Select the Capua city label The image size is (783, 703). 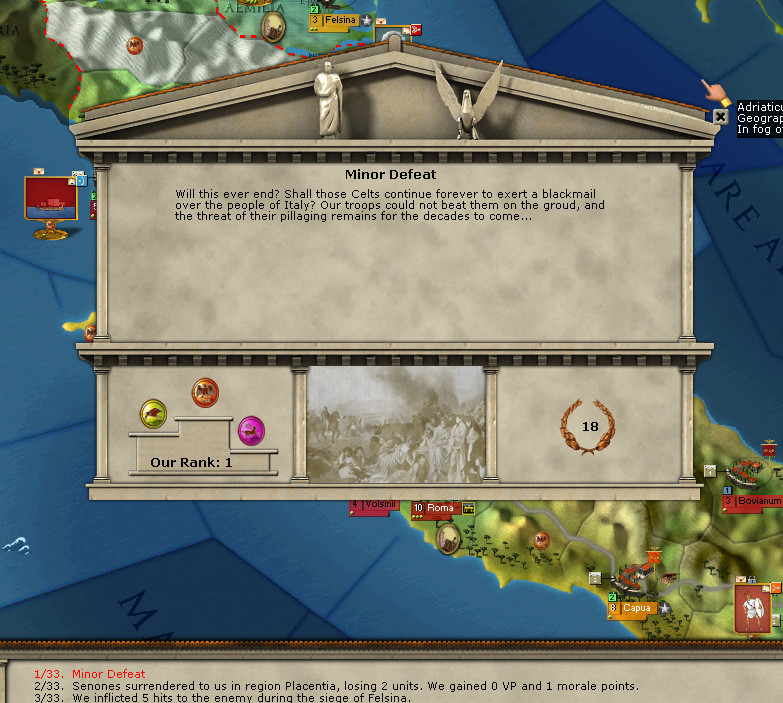click(x=636, y=608)
